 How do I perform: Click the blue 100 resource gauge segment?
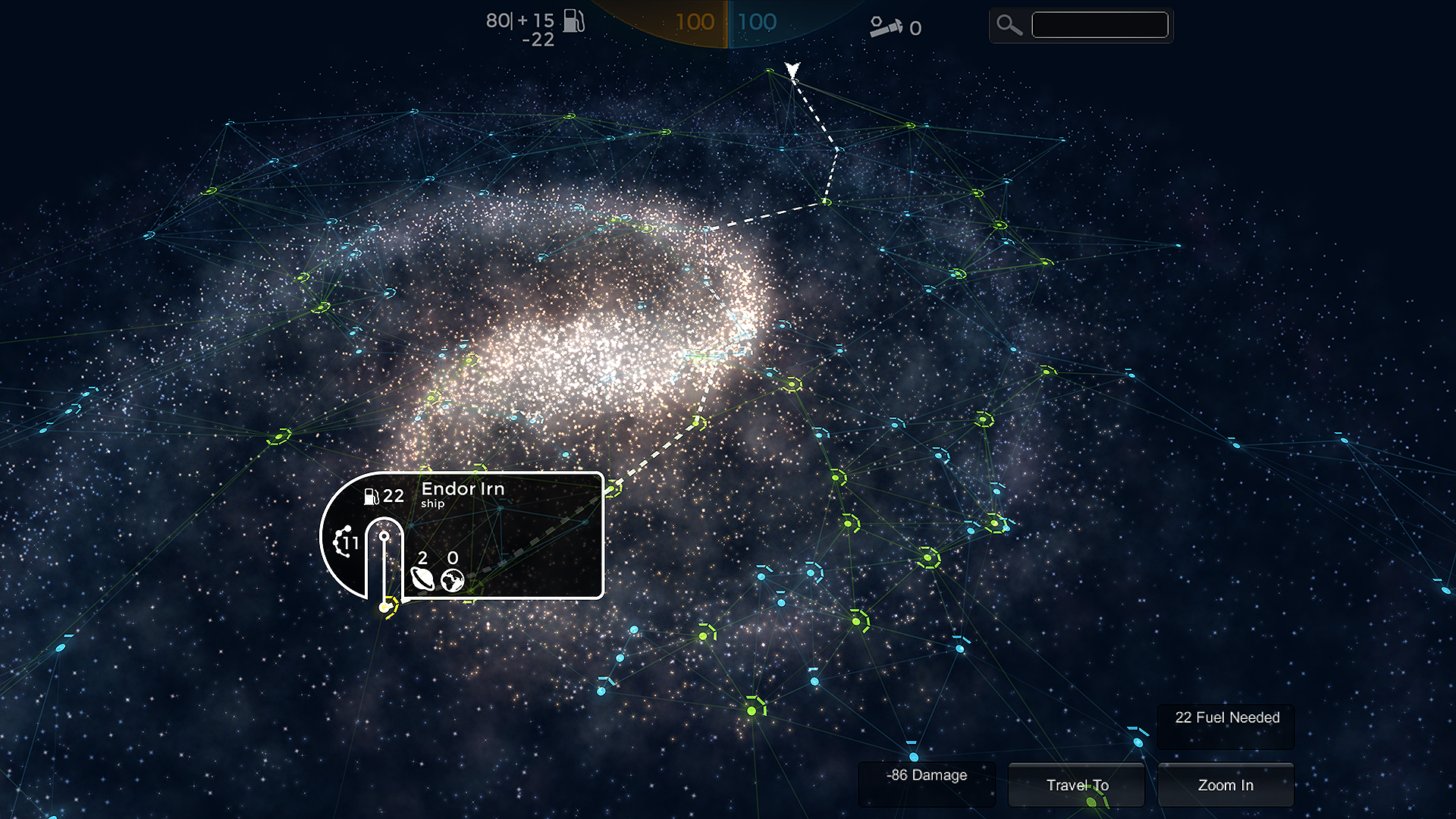[x=758, y=22]
